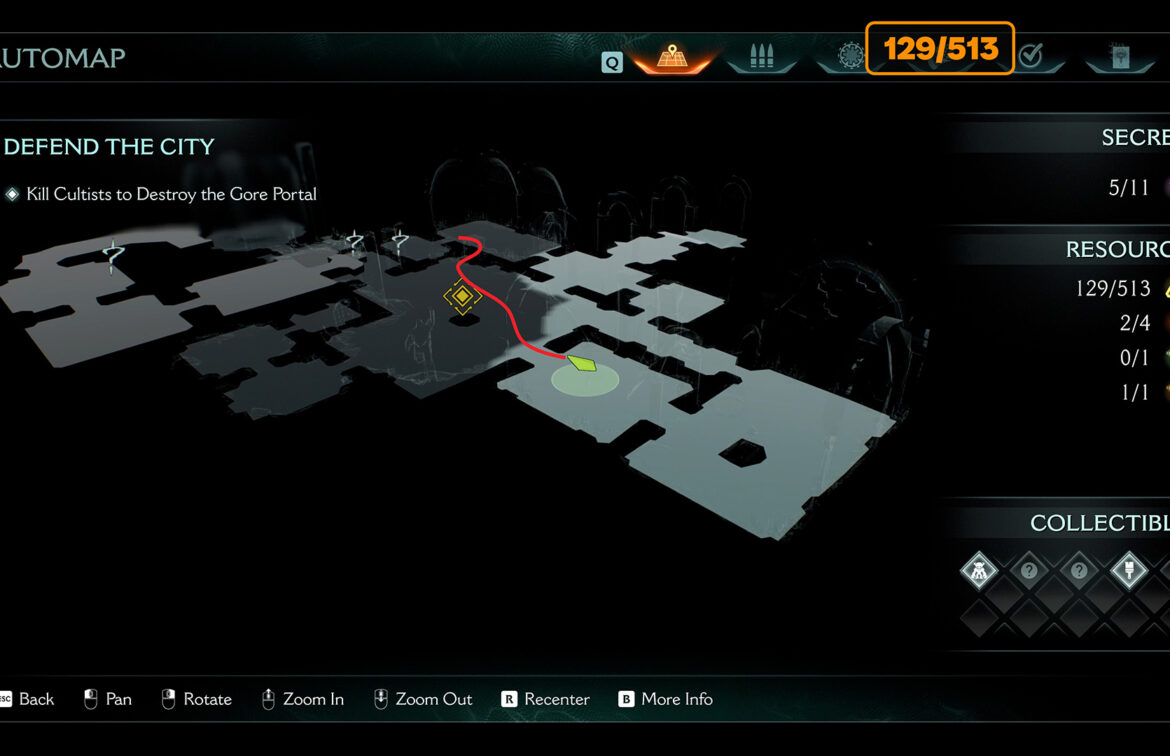Click the Defend the City objective title

pos(109,147)
